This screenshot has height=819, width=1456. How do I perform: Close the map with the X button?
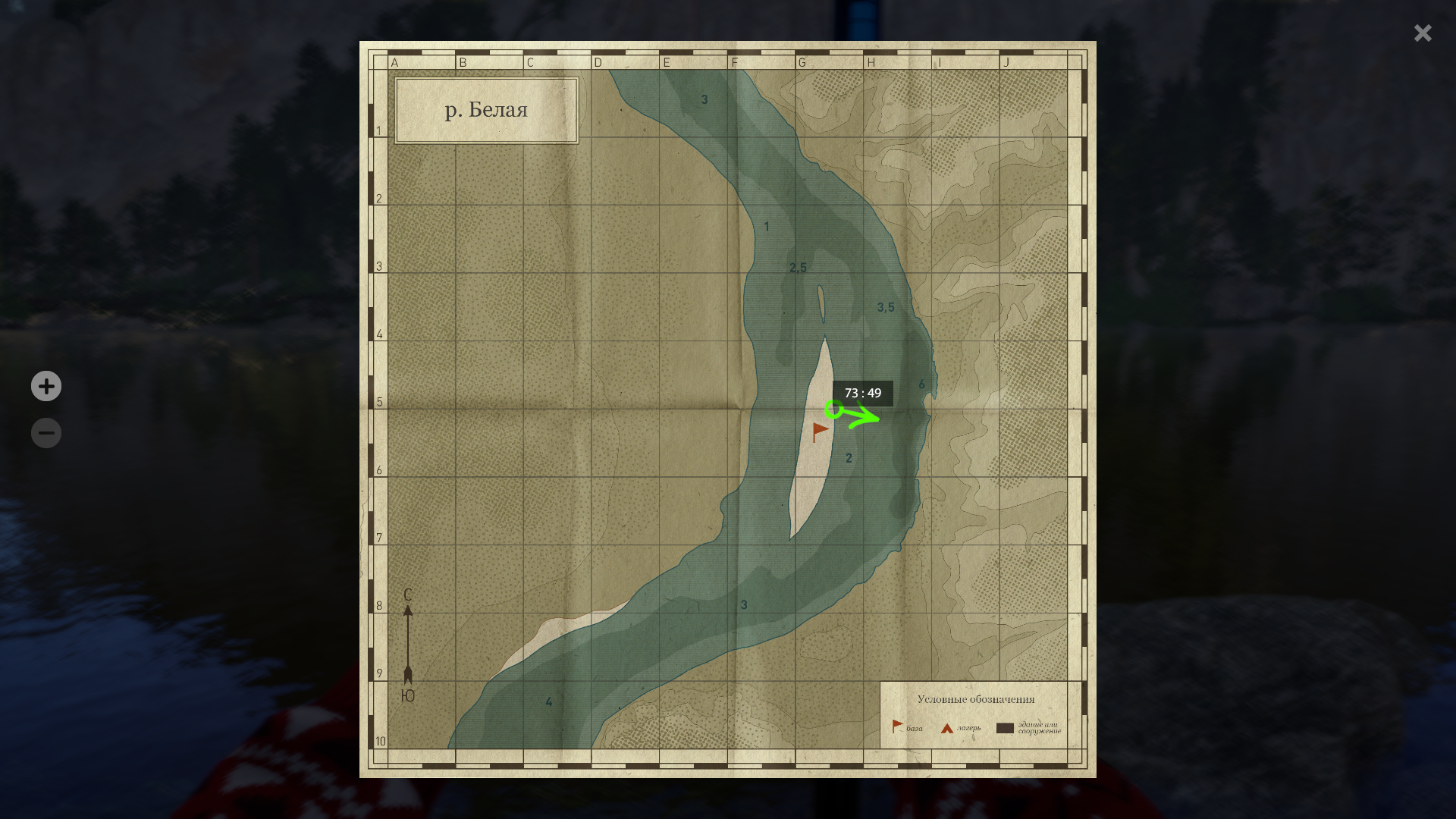click(x=1422, y=33)
